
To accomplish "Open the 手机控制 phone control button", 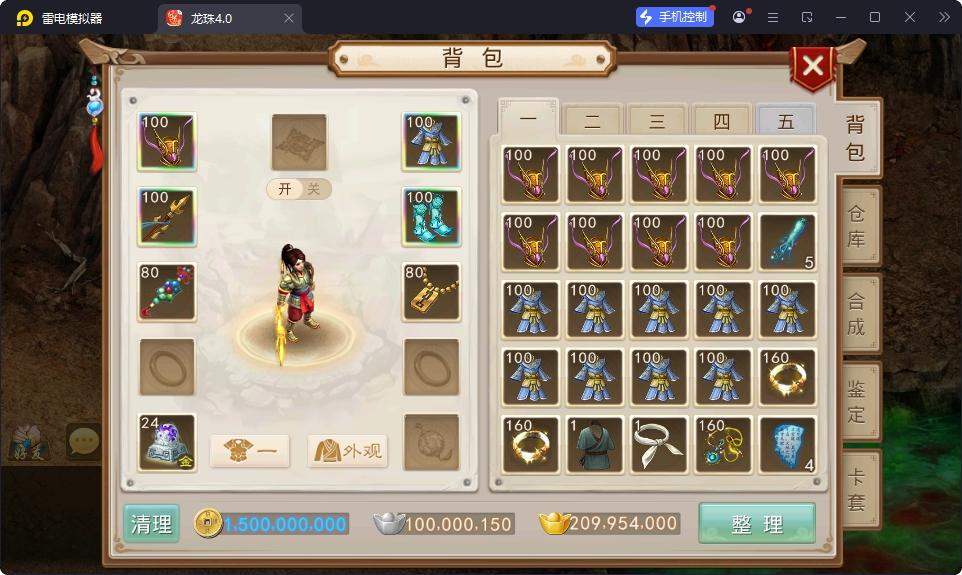I will coord(675,17).
